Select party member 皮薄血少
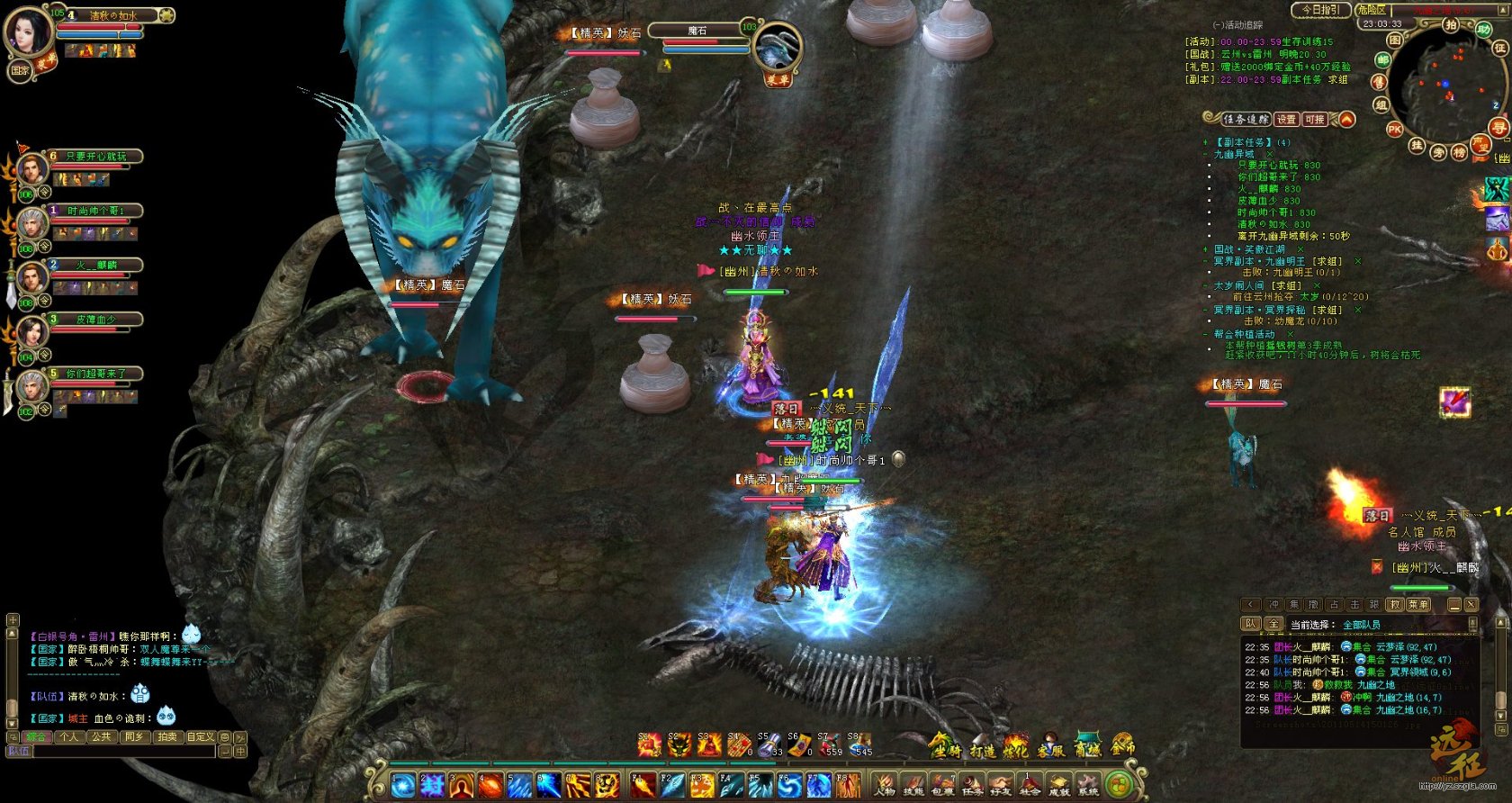1512x803 pixels. 95,319
